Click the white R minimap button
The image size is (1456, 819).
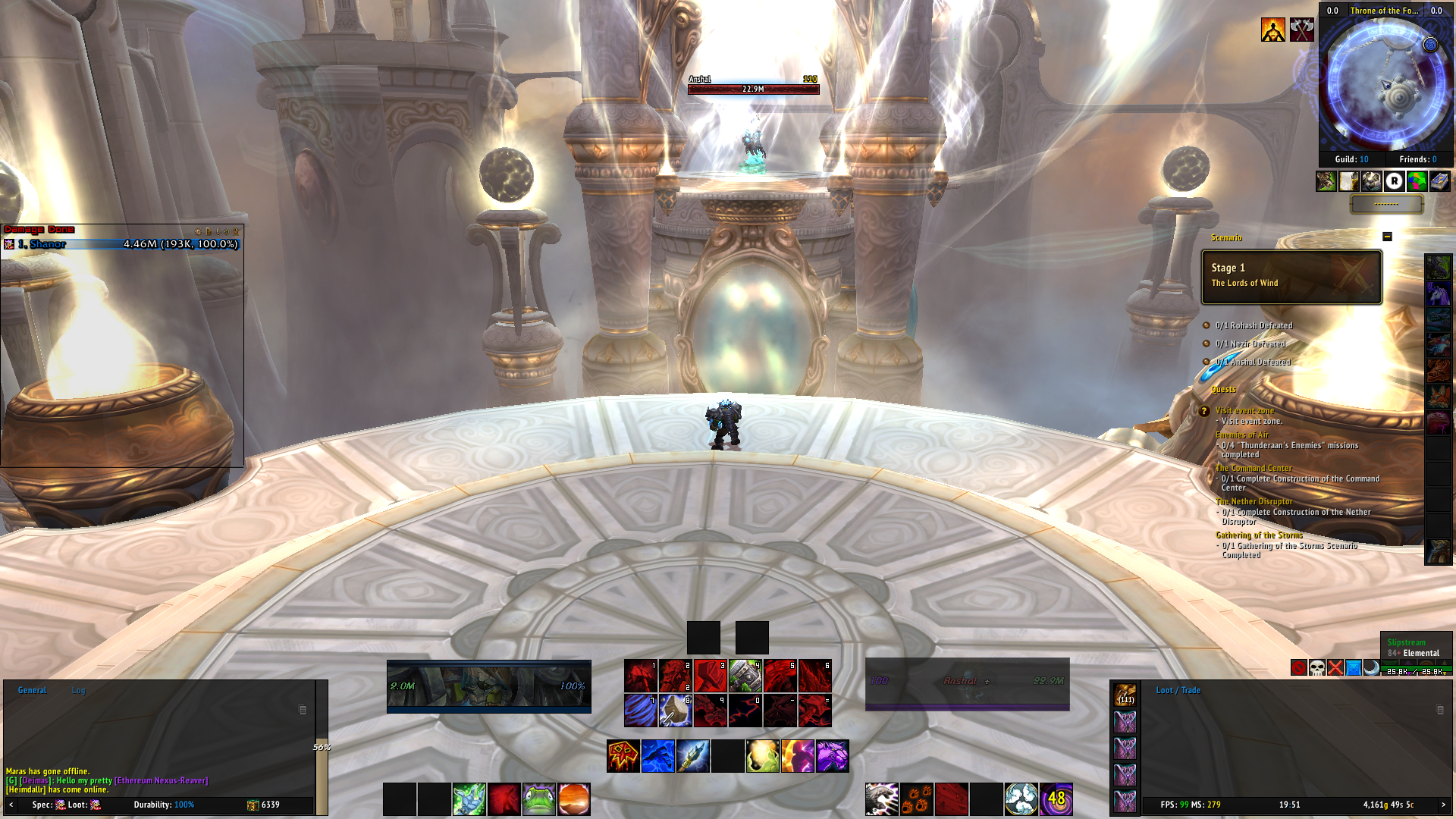[x=1394, y=181]
